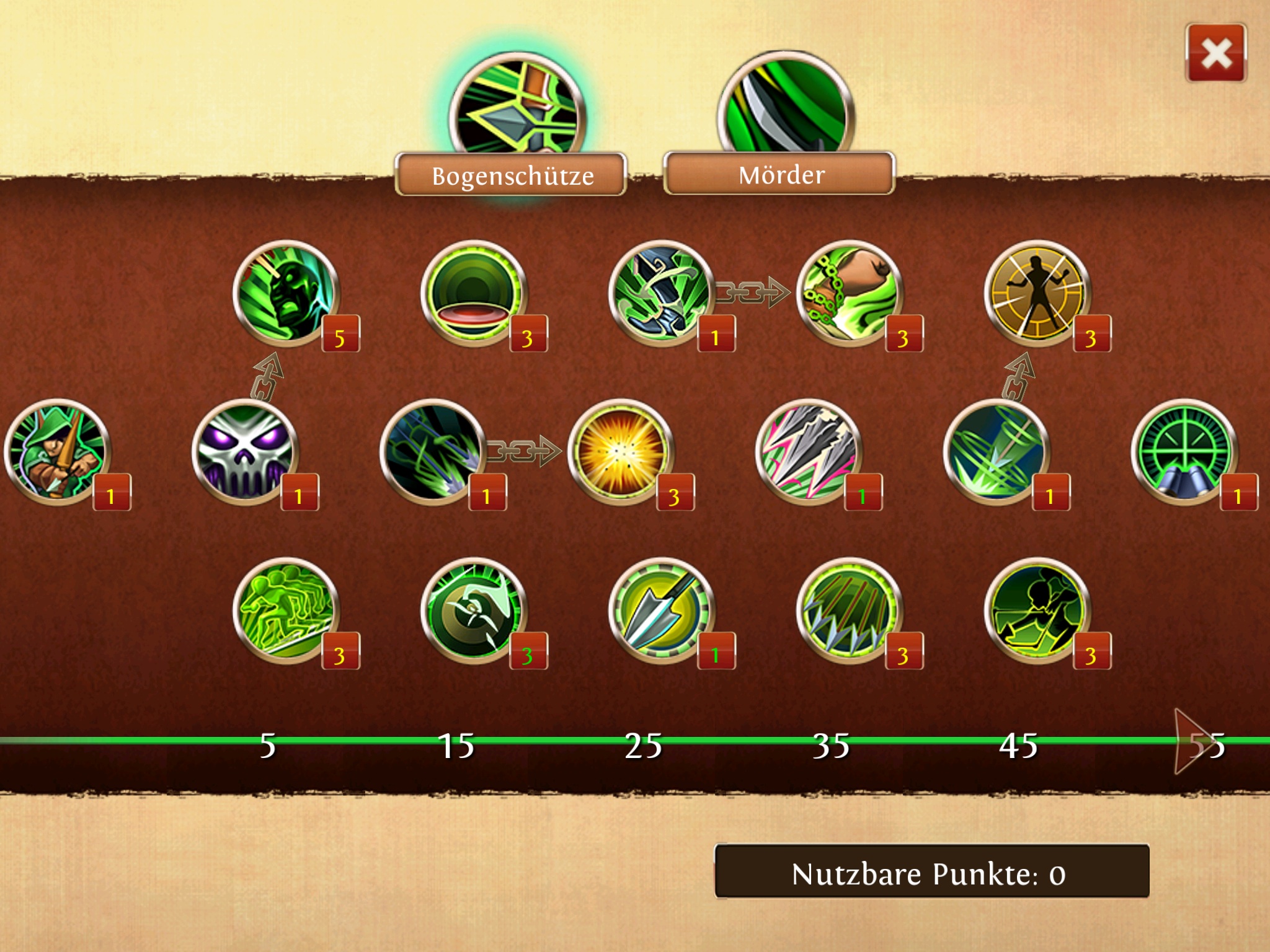Select the green swirl target skill
Viewport: 1270px width, 952px height.
474,610
